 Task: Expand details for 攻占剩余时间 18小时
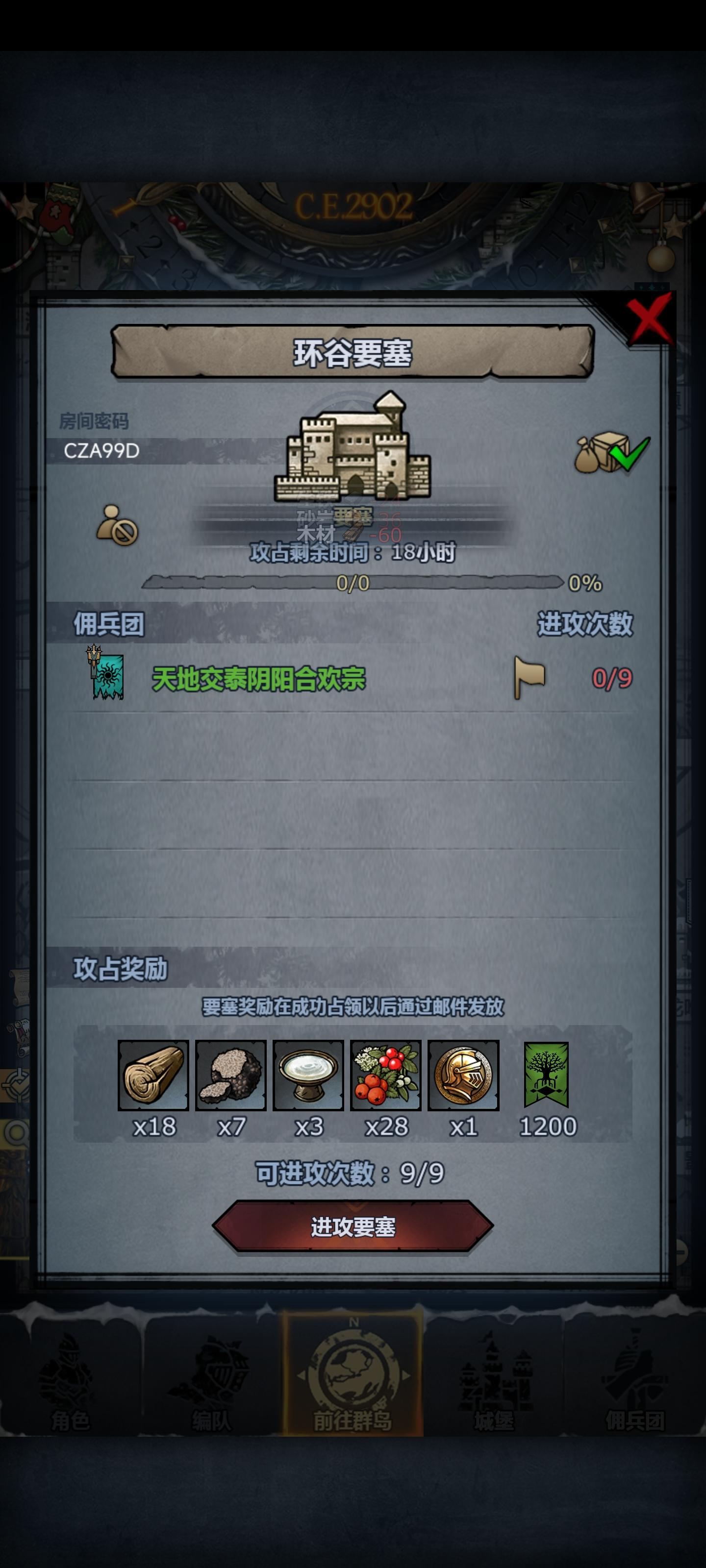[352, 556]
